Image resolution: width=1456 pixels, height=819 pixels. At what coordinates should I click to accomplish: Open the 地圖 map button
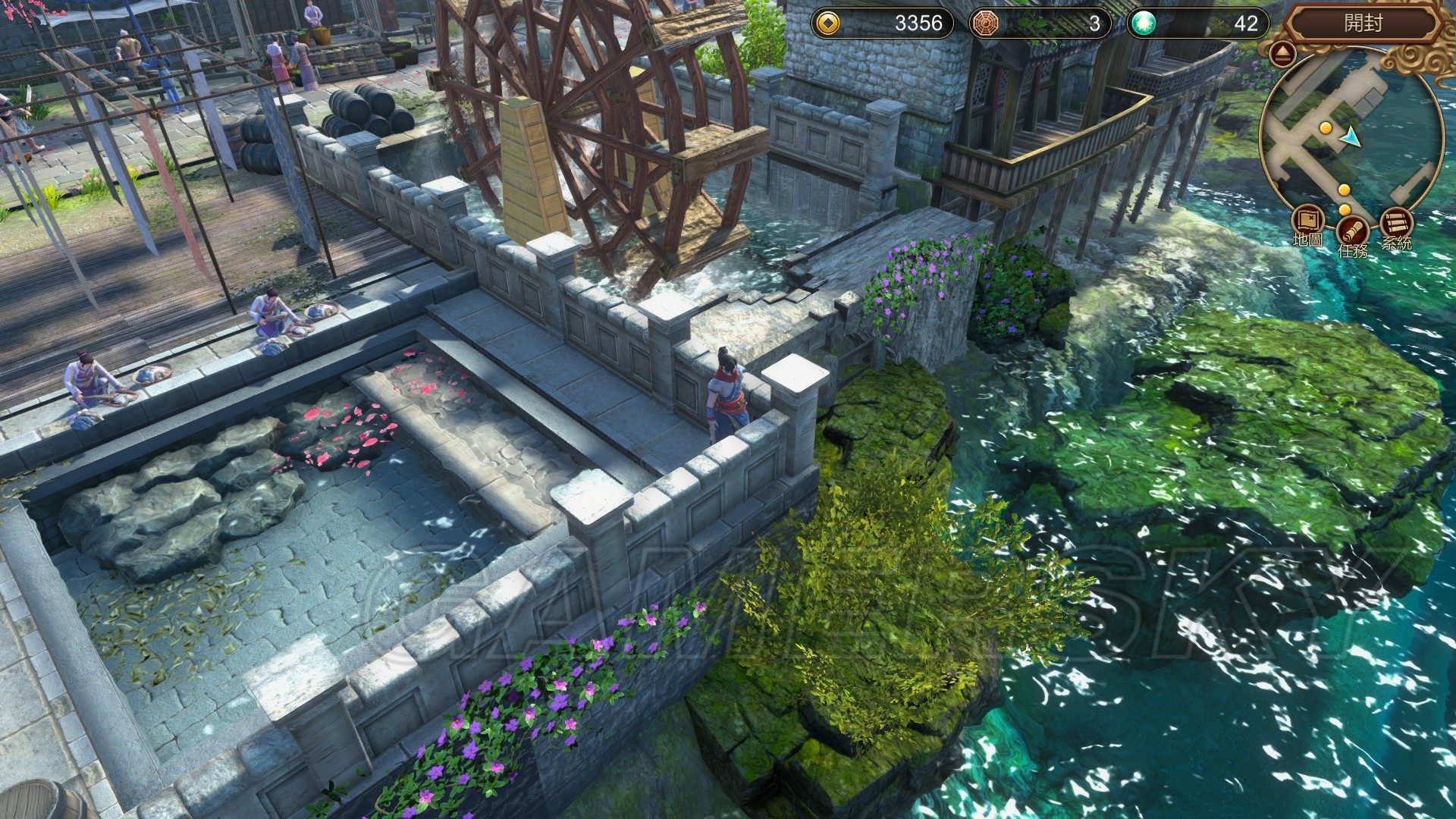pos(1307,222)
